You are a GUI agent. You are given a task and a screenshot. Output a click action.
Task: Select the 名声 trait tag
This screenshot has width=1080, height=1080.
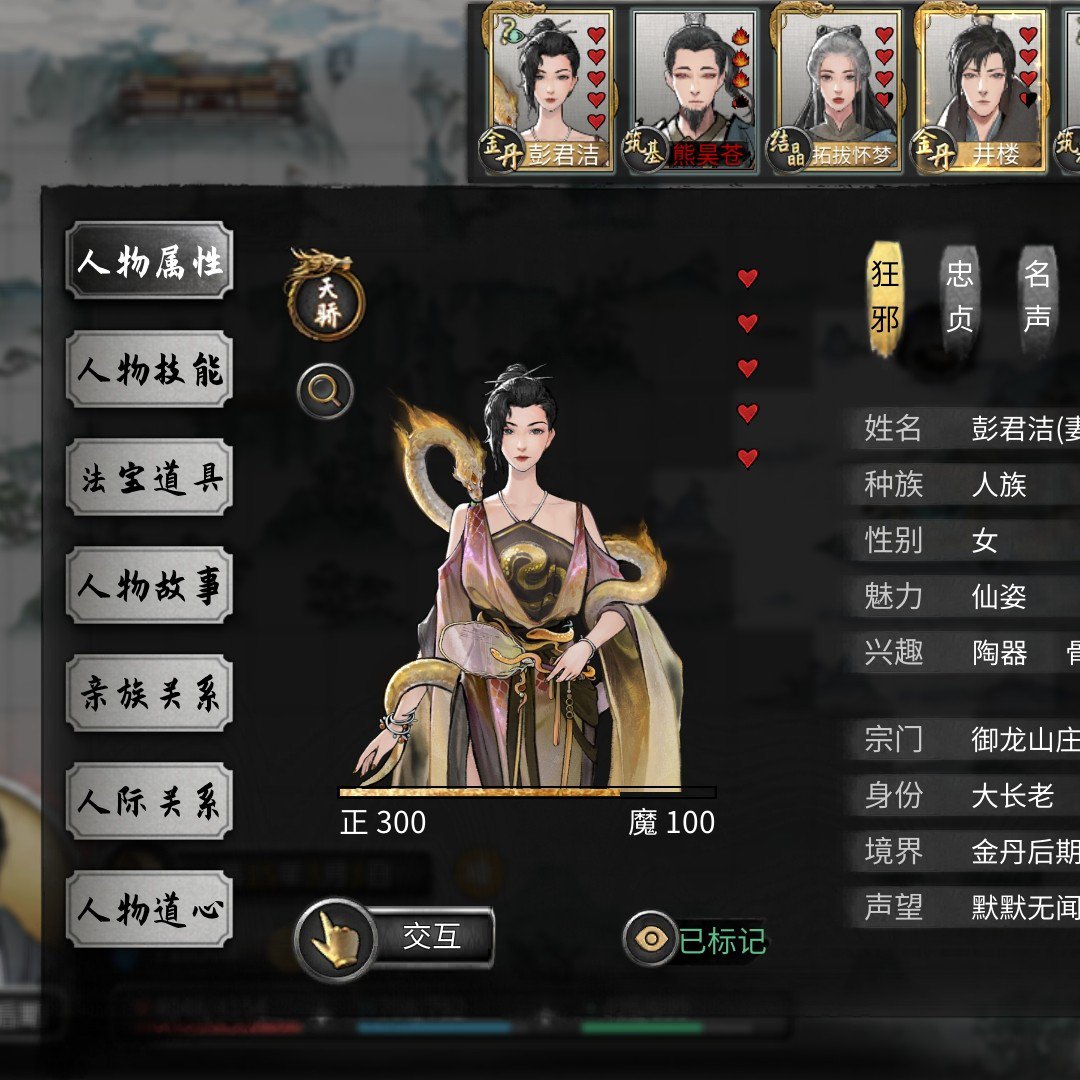tap(1037, 297)
